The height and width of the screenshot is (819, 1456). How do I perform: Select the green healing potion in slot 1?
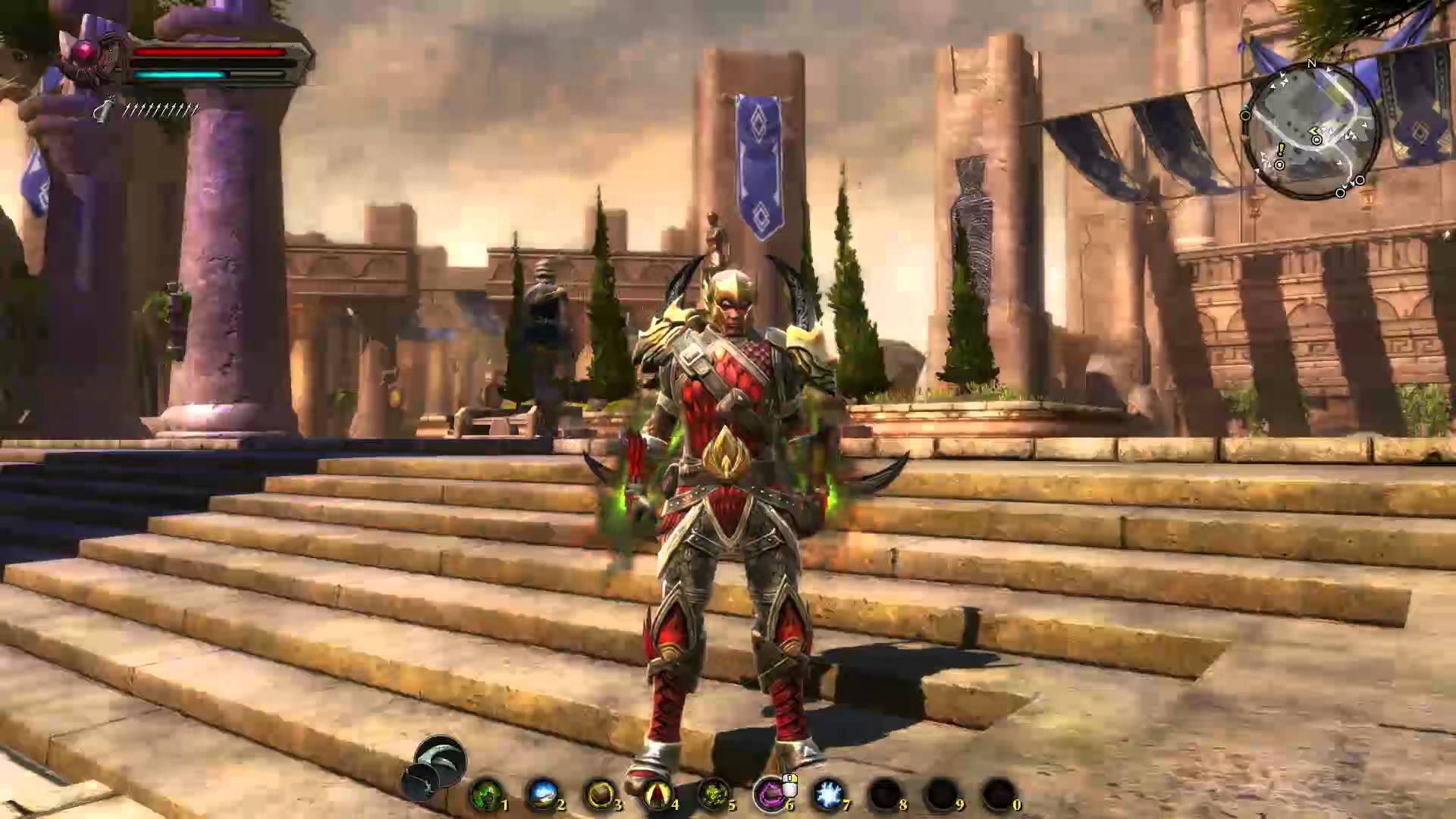click(486, 794)
